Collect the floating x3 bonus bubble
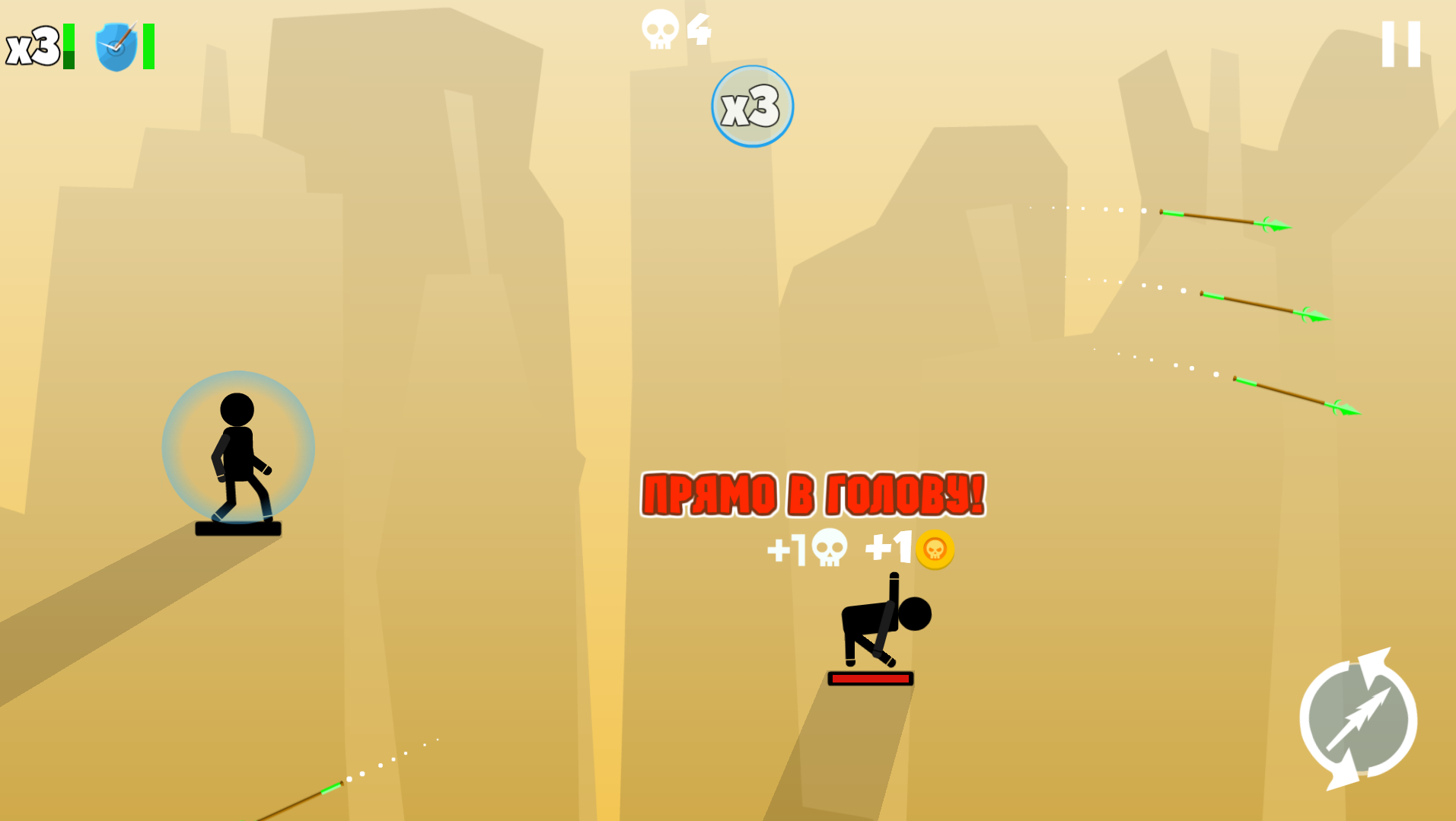 coord(752,107)
